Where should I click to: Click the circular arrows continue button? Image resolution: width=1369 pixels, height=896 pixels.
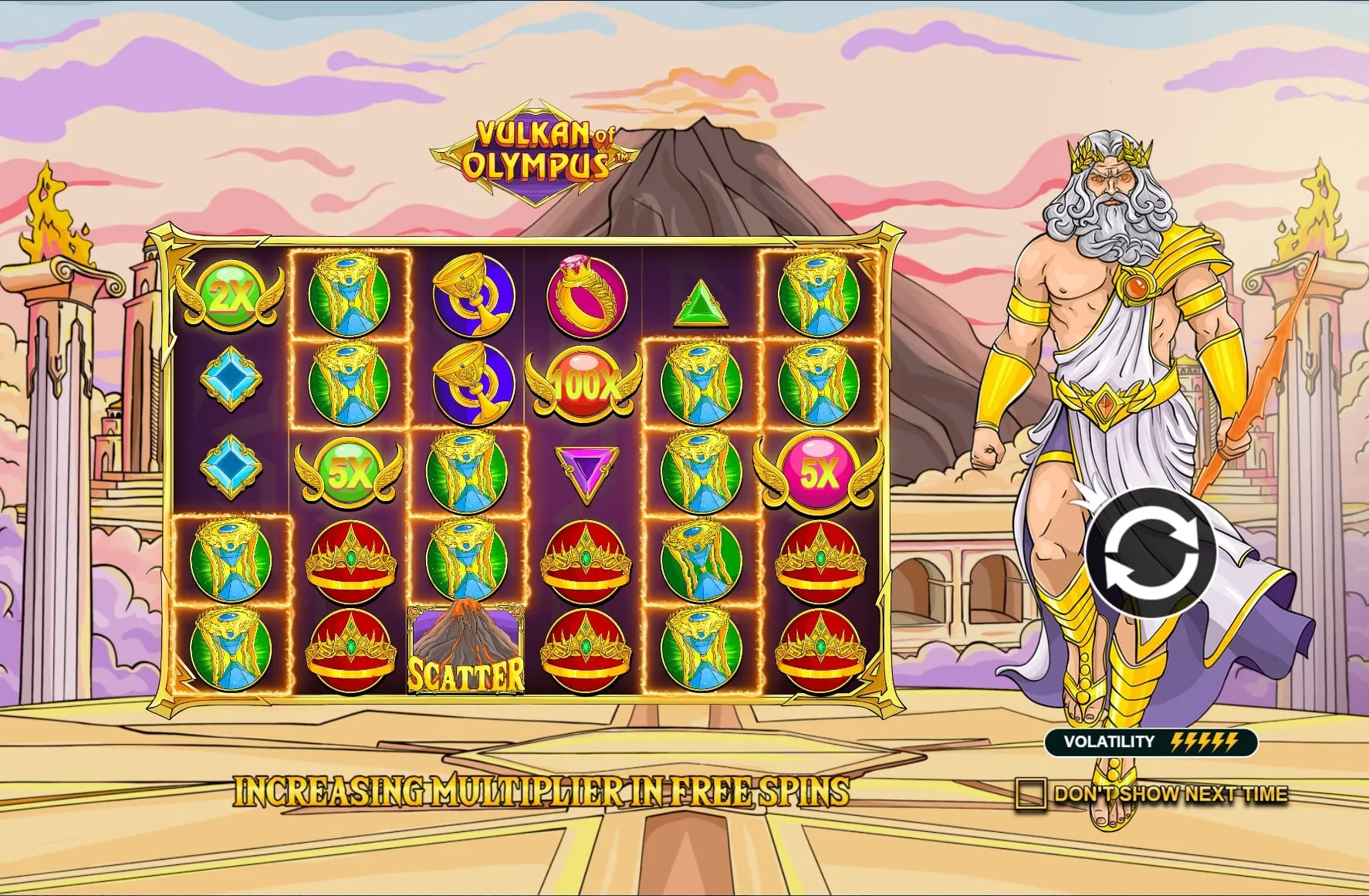pos(1151,553)
